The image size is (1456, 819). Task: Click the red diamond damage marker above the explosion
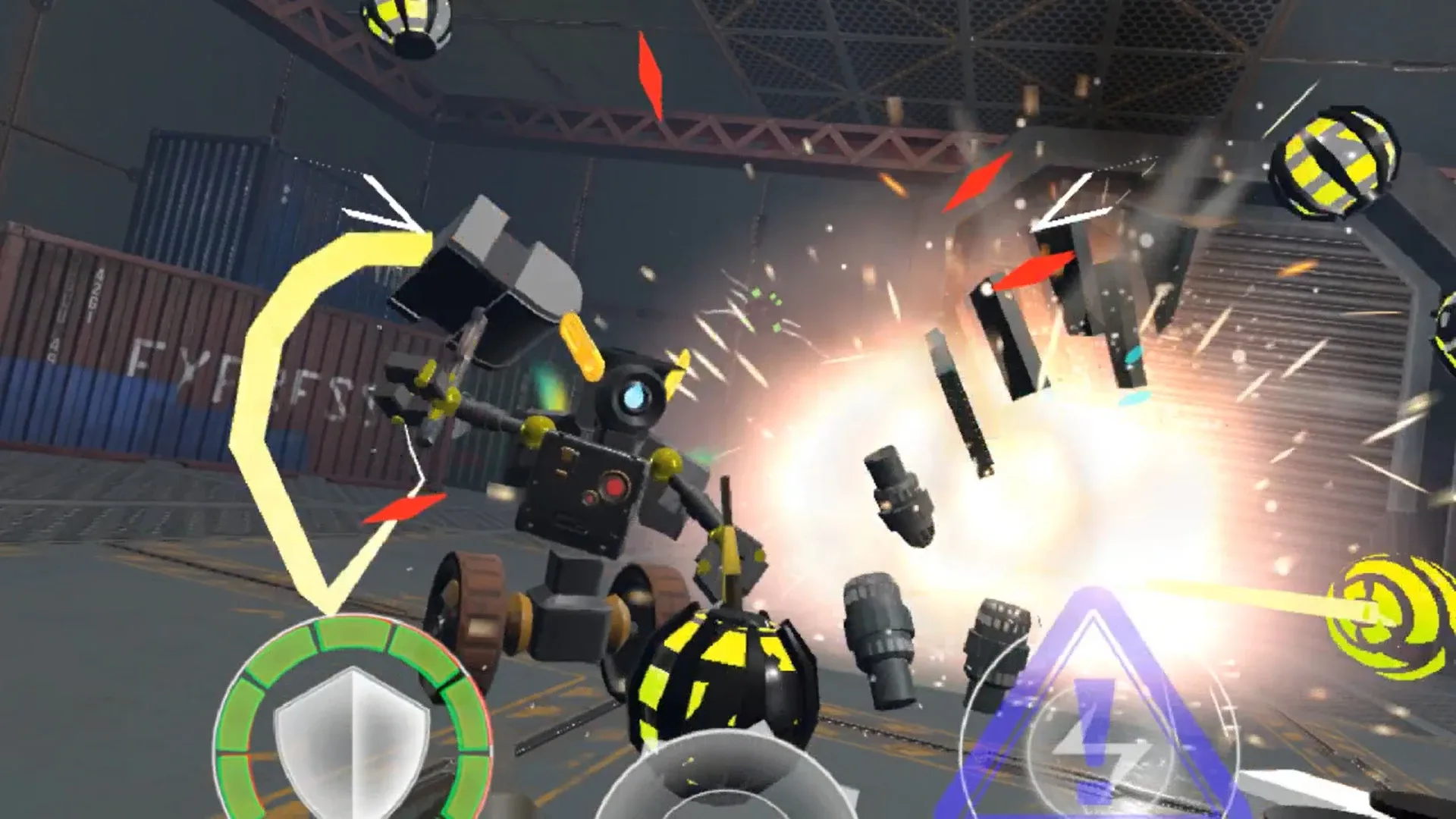coord(978,182)
